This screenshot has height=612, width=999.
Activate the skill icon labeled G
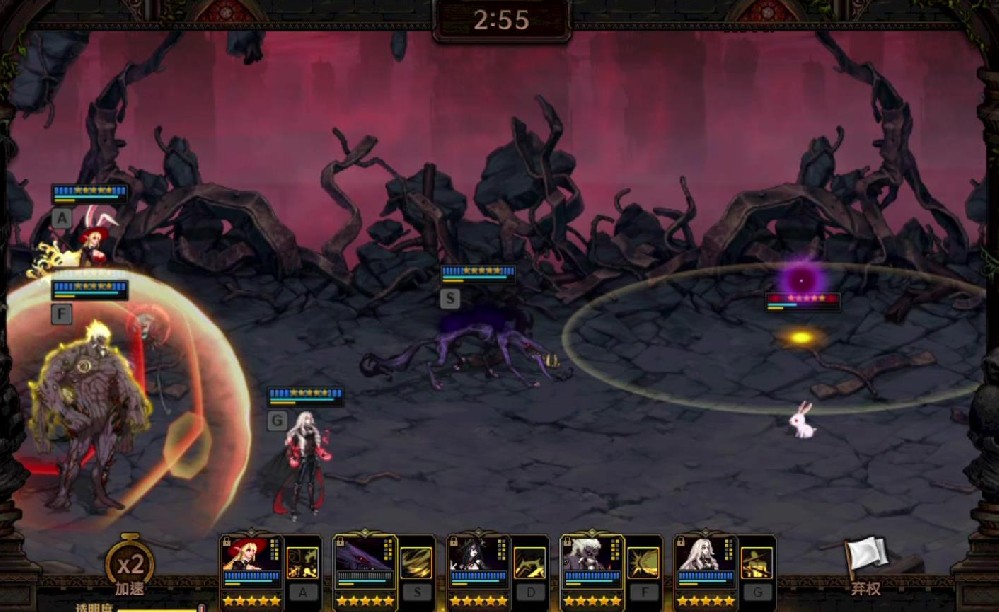758,564
